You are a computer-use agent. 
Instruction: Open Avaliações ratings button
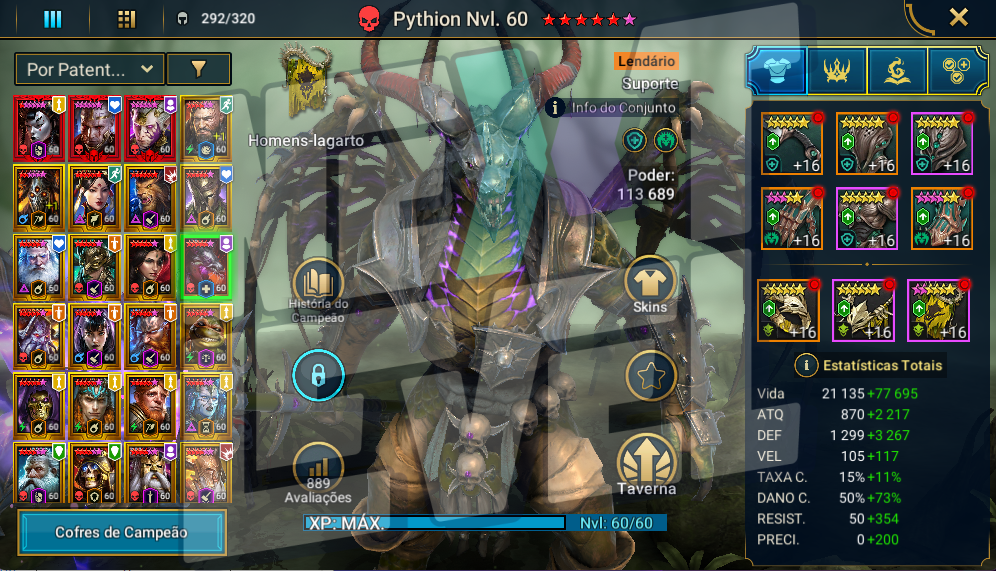318,468
